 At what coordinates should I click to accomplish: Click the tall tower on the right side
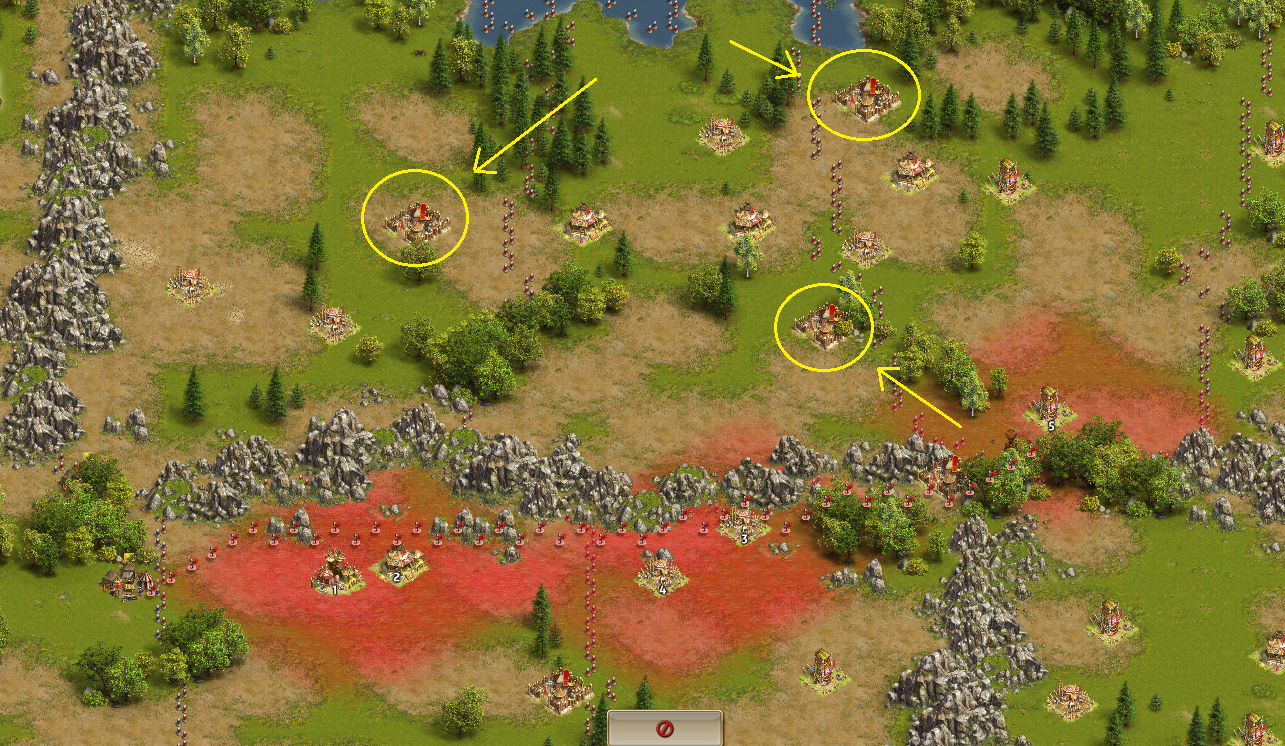click(x=1006, y=178)
